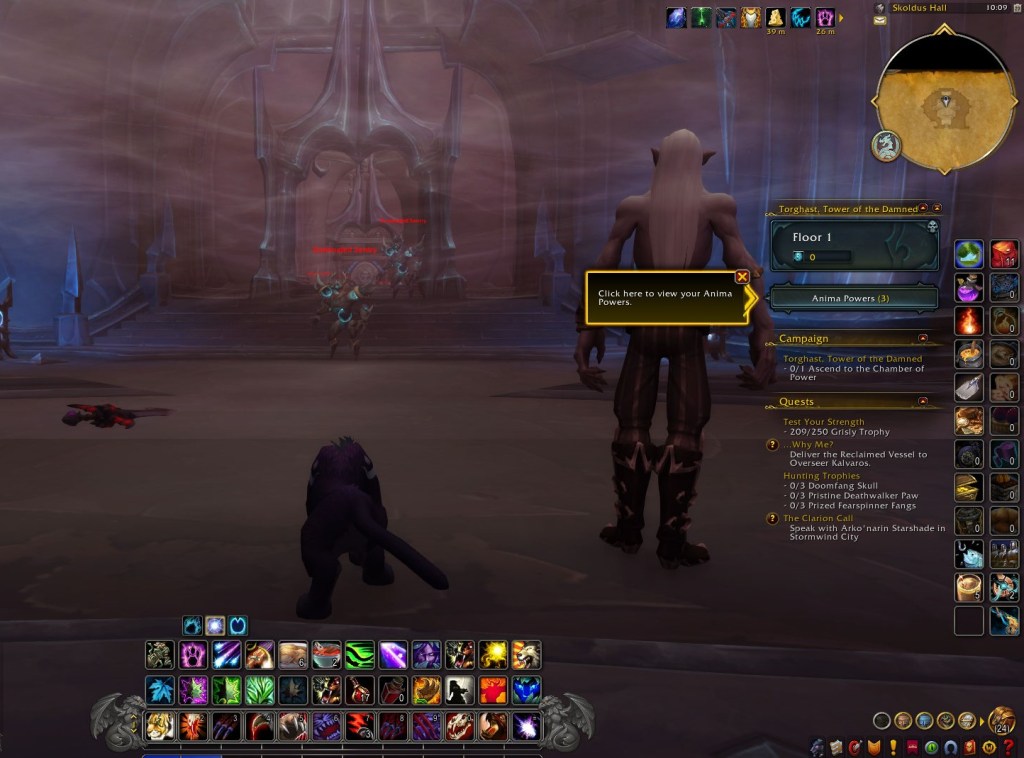Select The Clarion Call quest
The width and height of the screenshot is (1024, 758).
(x=818, y=518)
